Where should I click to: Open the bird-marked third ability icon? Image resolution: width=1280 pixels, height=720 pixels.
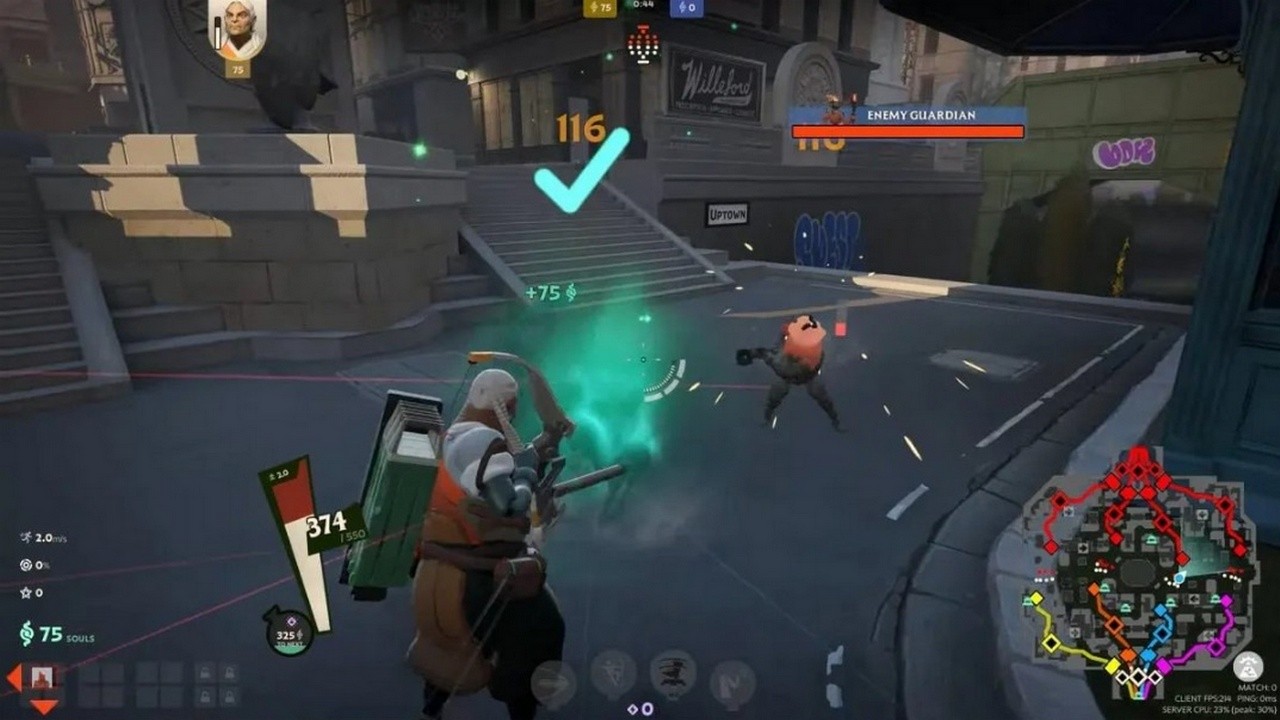coord(672,672)
